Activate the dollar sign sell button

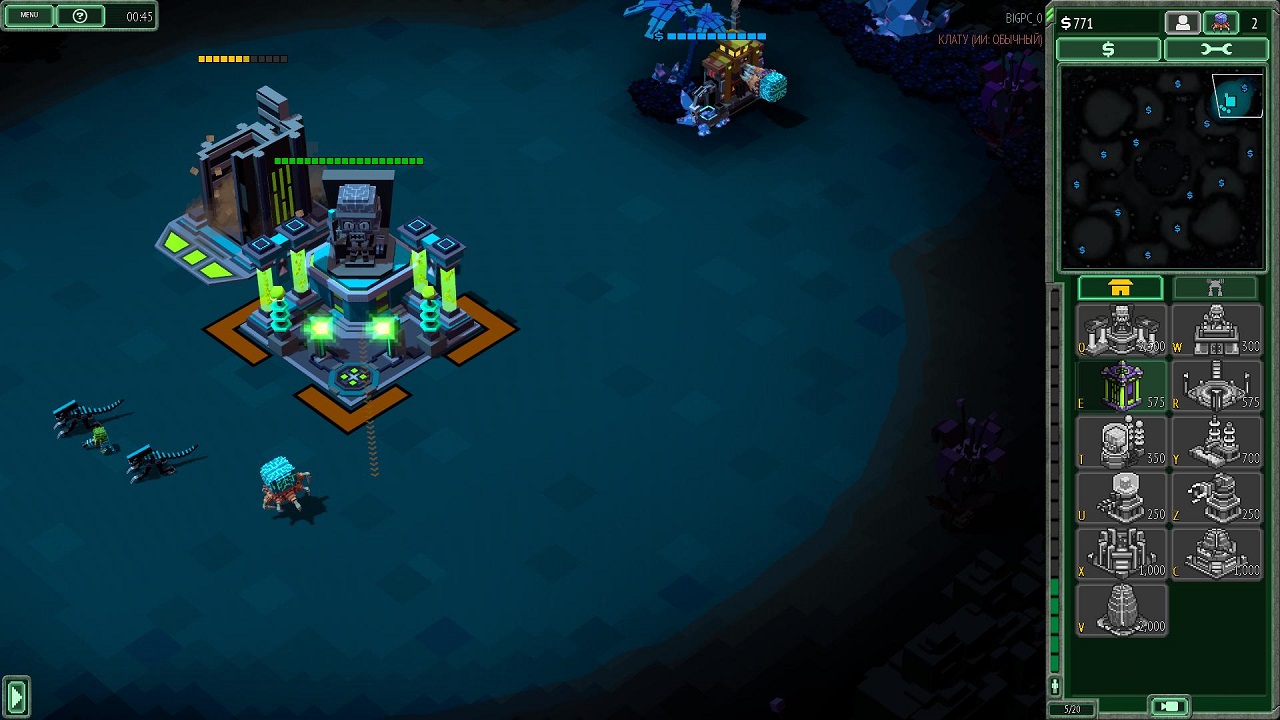[x=1108, y=49]
